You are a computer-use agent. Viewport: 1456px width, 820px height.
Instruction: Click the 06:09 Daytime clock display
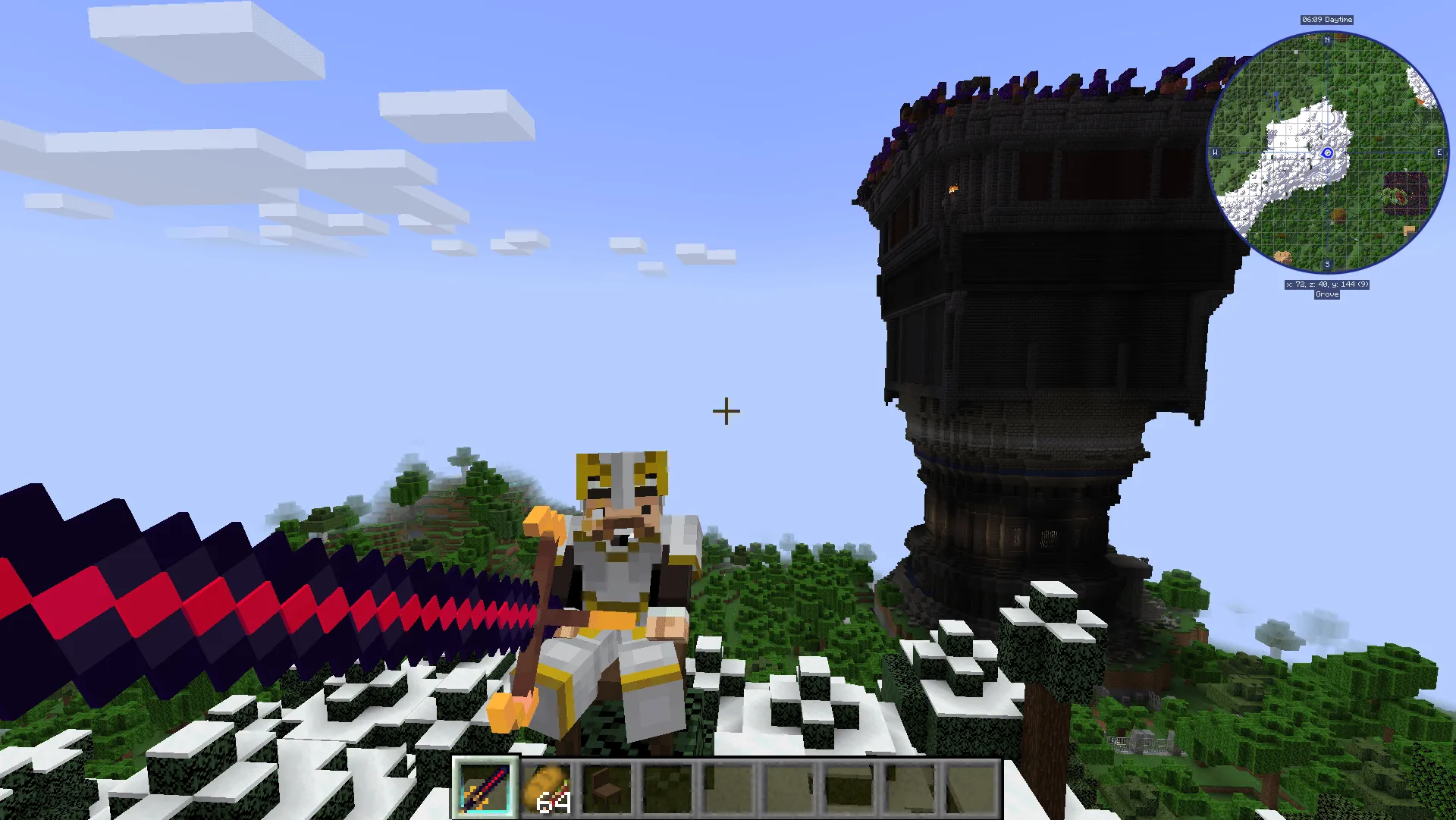[x=1326, y=20]
